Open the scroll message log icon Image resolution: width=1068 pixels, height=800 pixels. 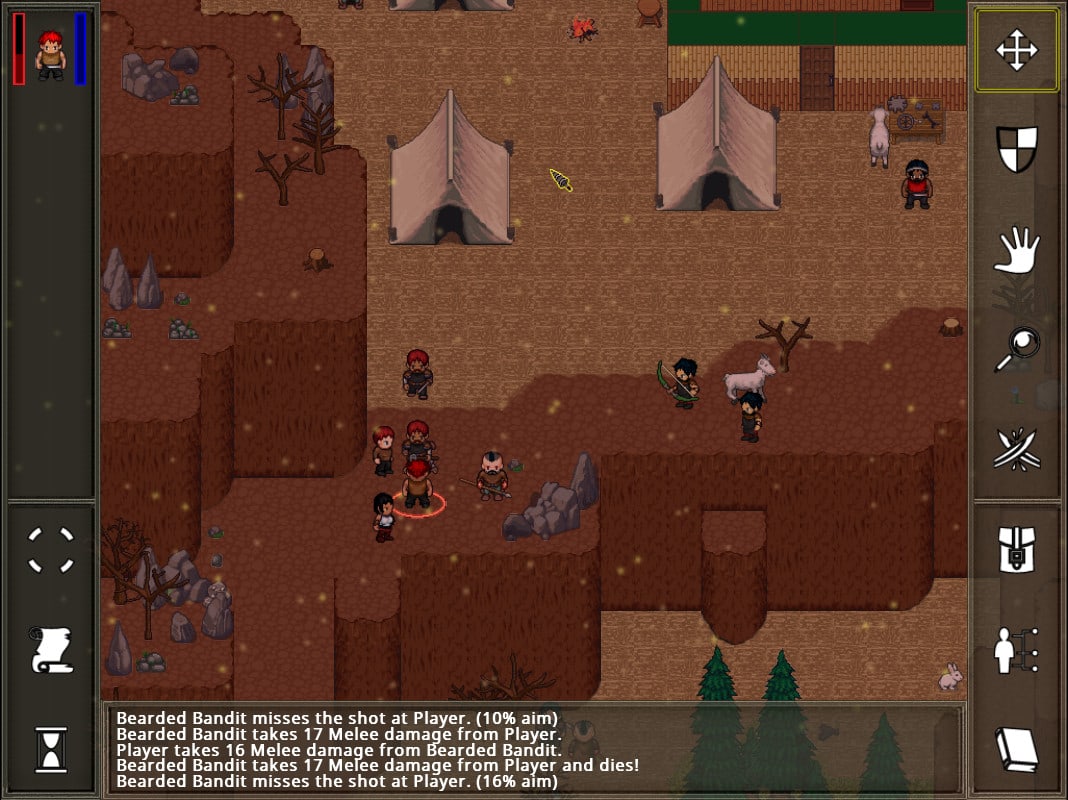pos(50,650)
